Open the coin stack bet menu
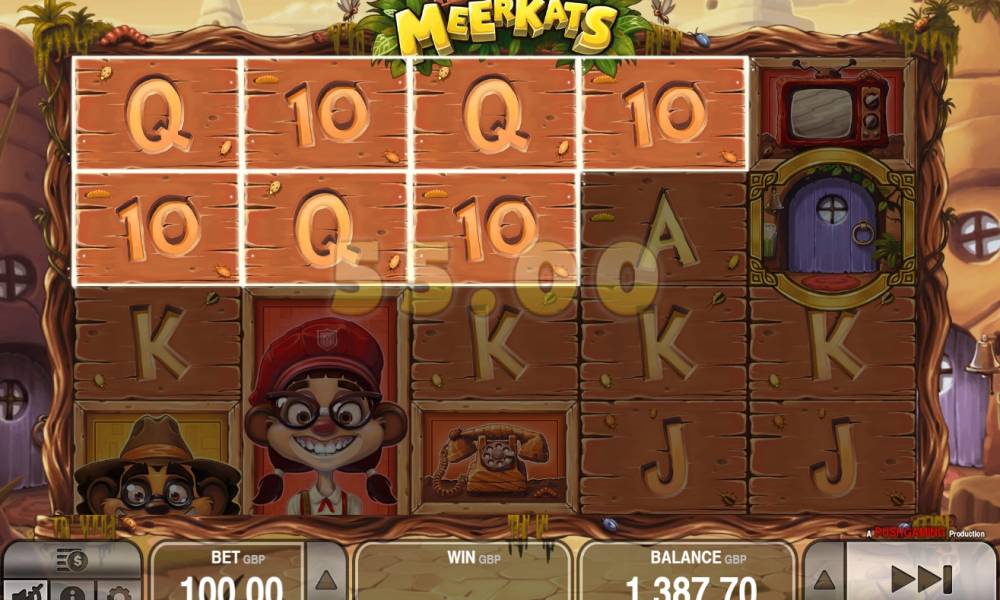Viewport: 1000px width, 600px height. [71, 560]
